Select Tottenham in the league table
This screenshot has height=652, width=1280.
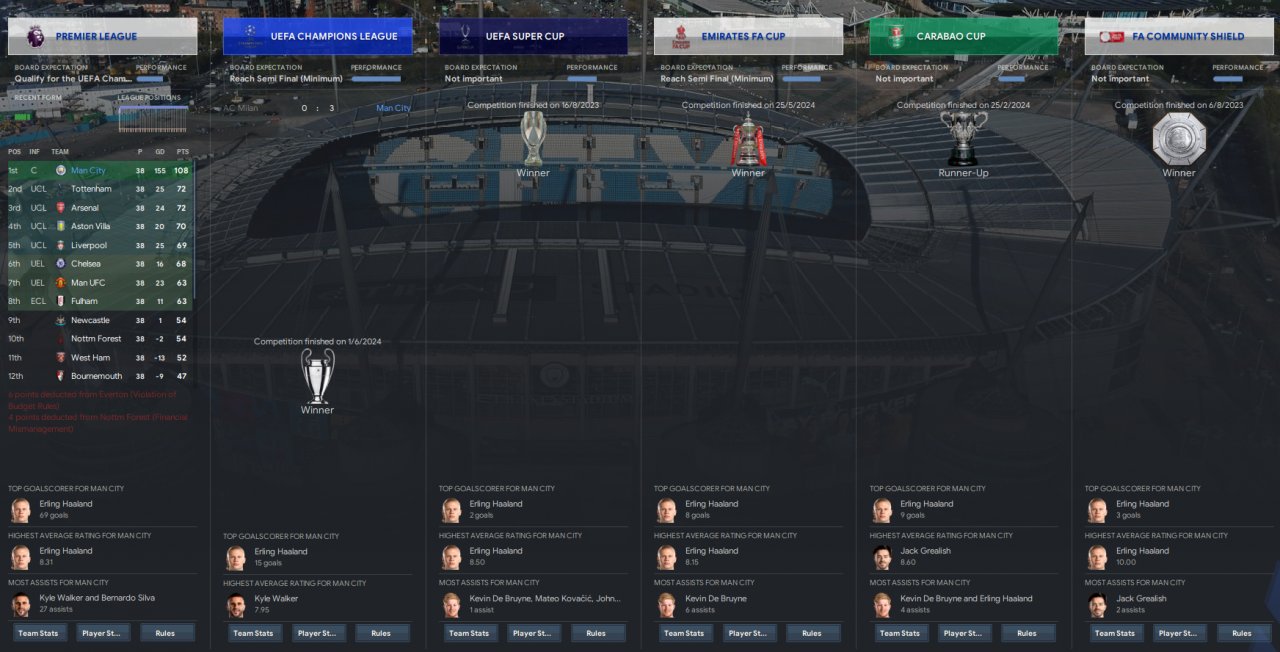91,189
